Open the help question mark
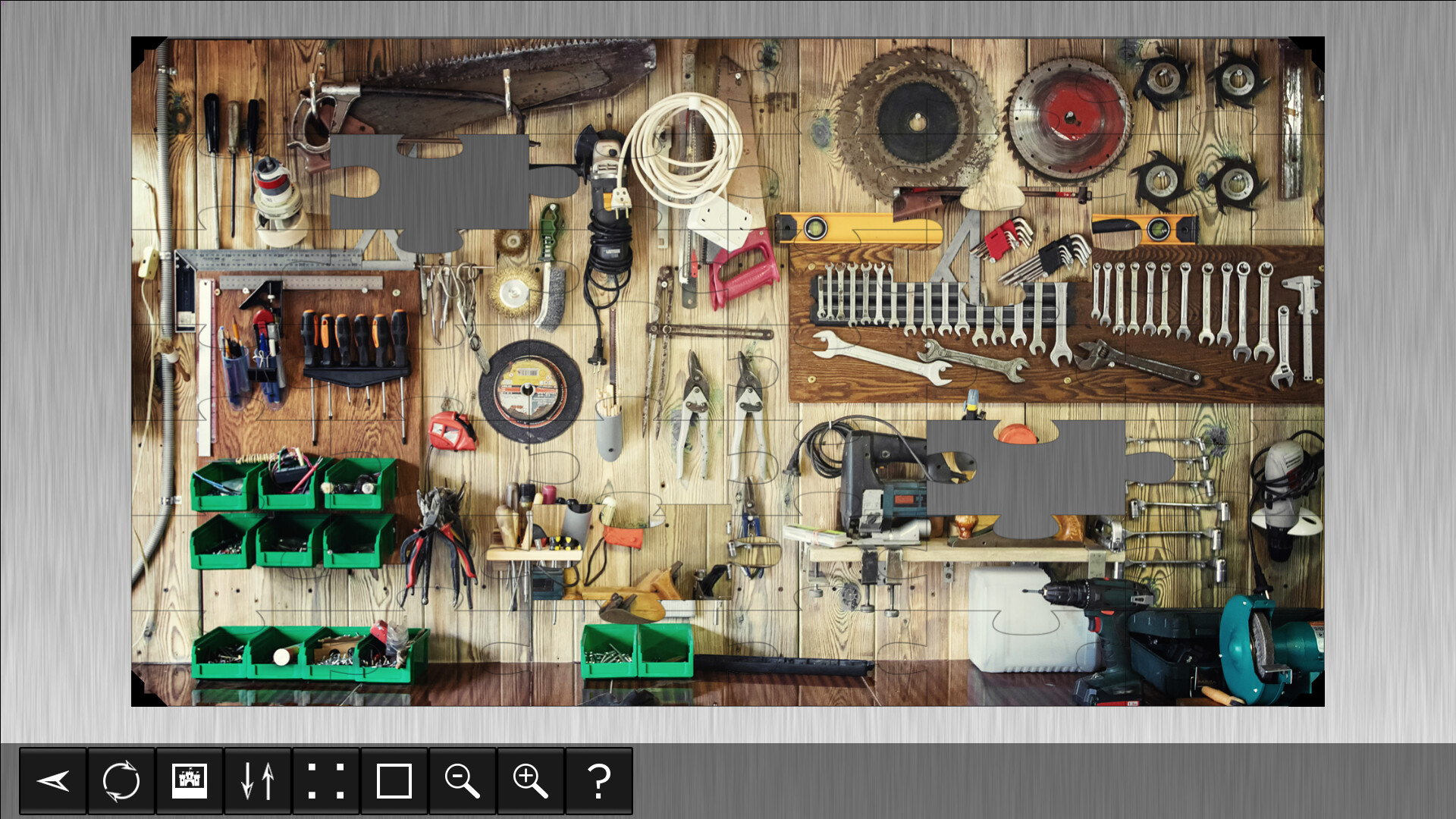1456x819 pixels. pyautogui.click(x=599, y=781)
